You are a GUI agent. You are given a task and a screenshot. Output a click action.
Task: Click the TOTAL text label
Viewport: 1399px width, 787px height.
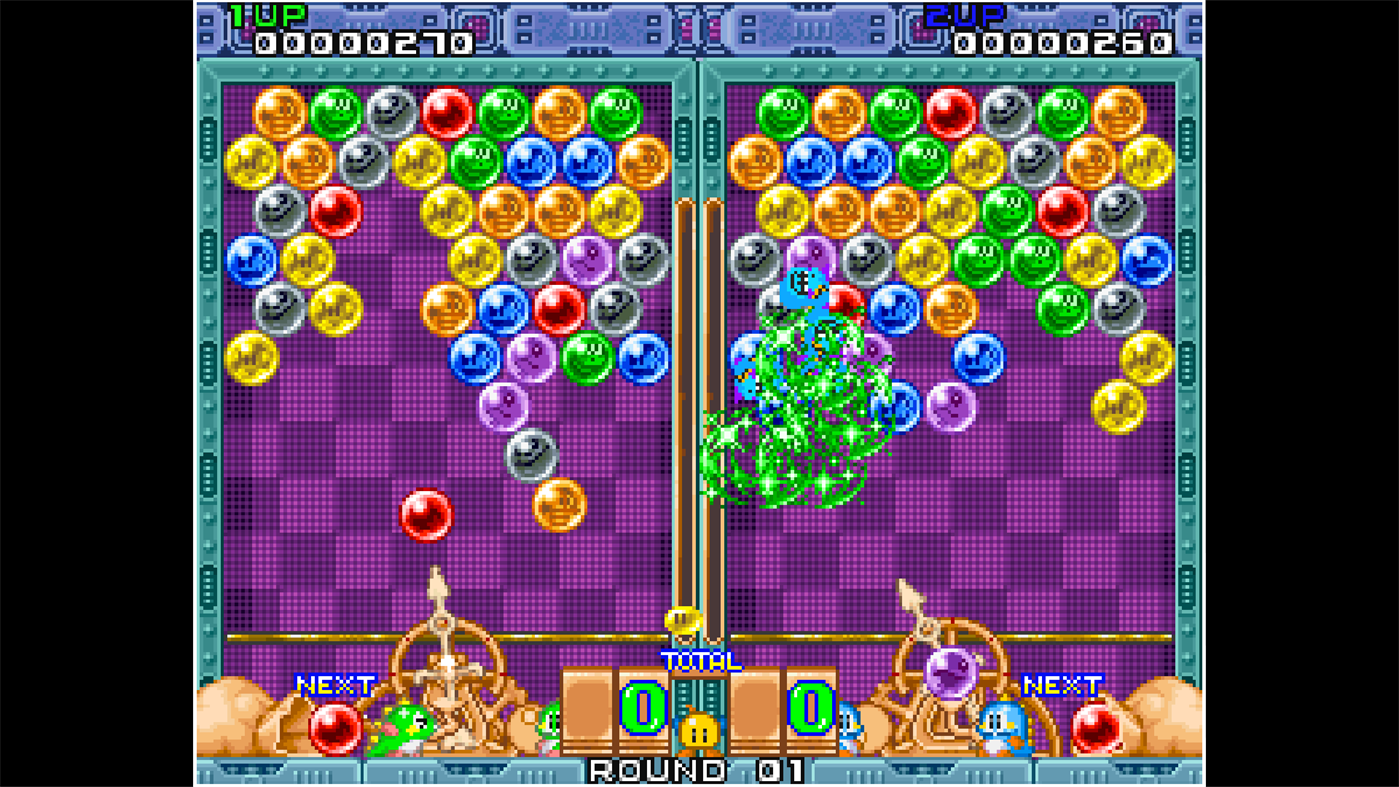pos(700,660)
